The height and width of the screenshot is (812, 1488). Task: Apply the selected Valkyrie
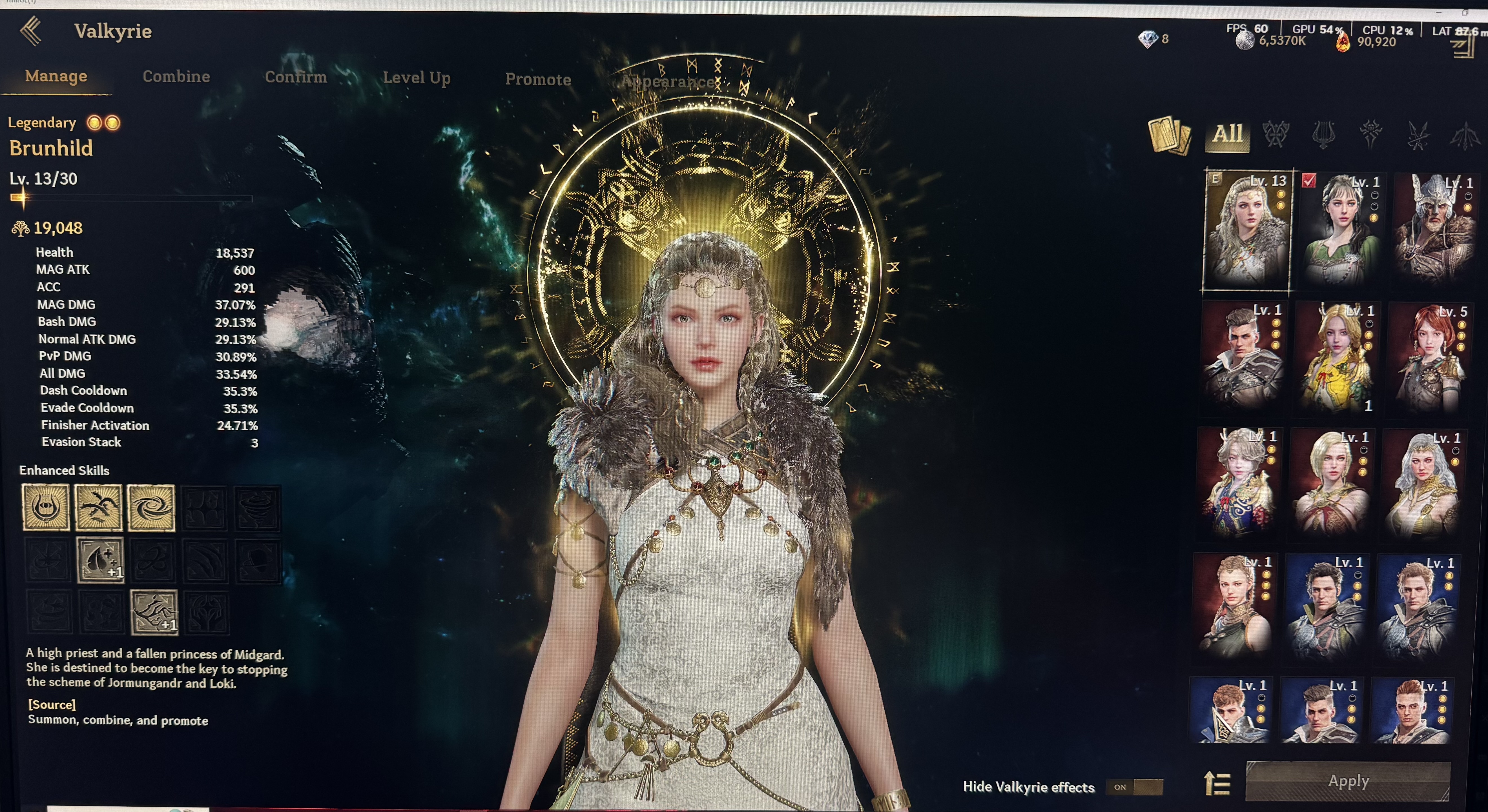coord(1348,781)
